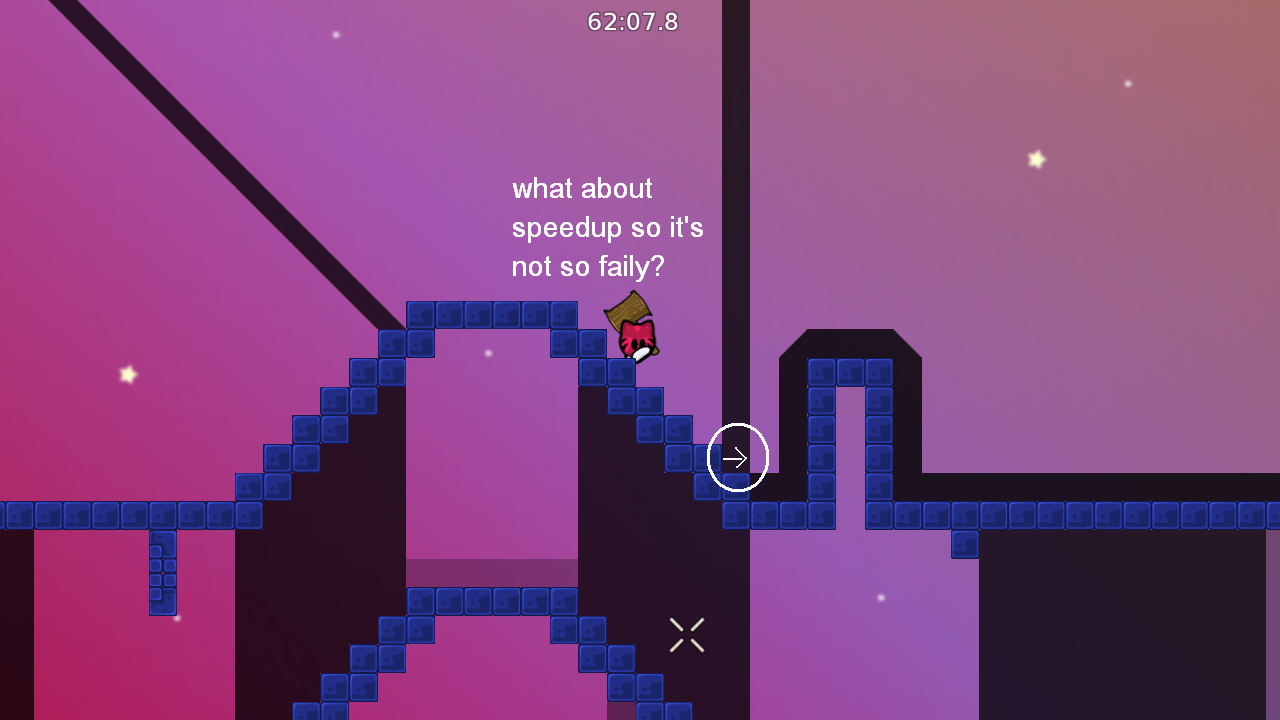
Task: Expand the dialogue text asking about speedup
Action: [607, 227]
